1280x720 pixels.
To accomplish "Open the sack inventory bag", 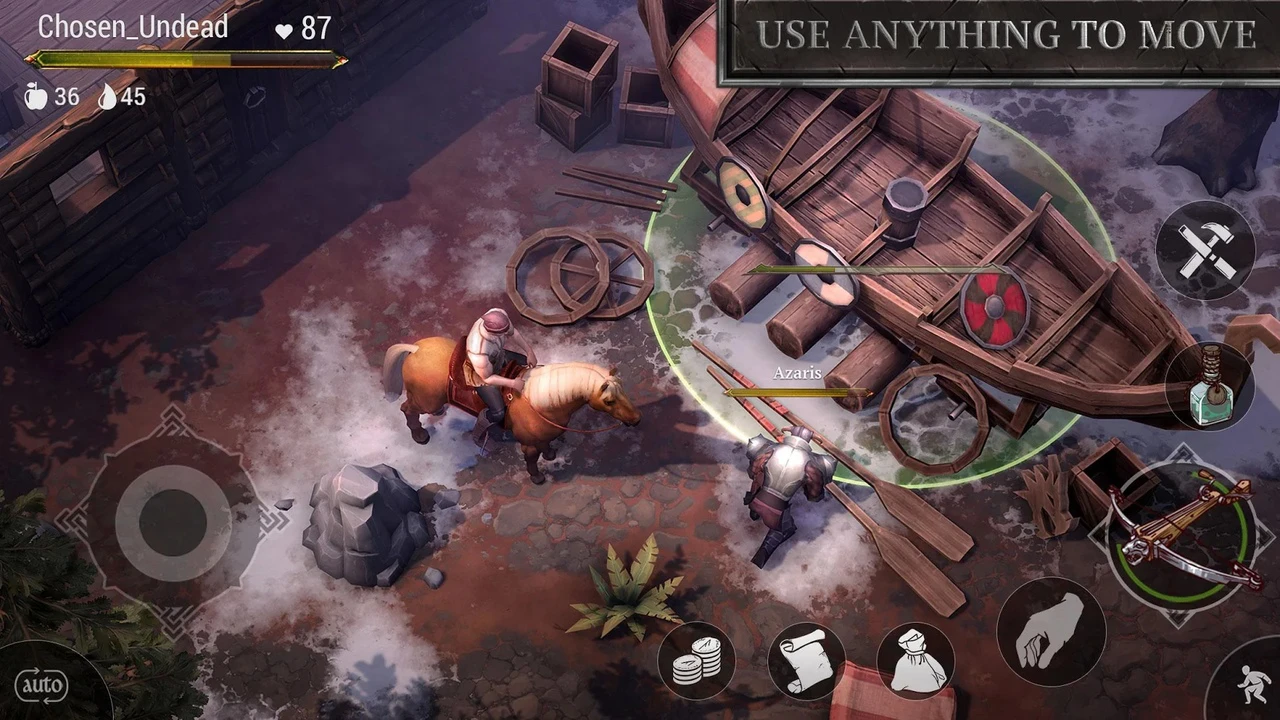I will (x=915, y=660).
